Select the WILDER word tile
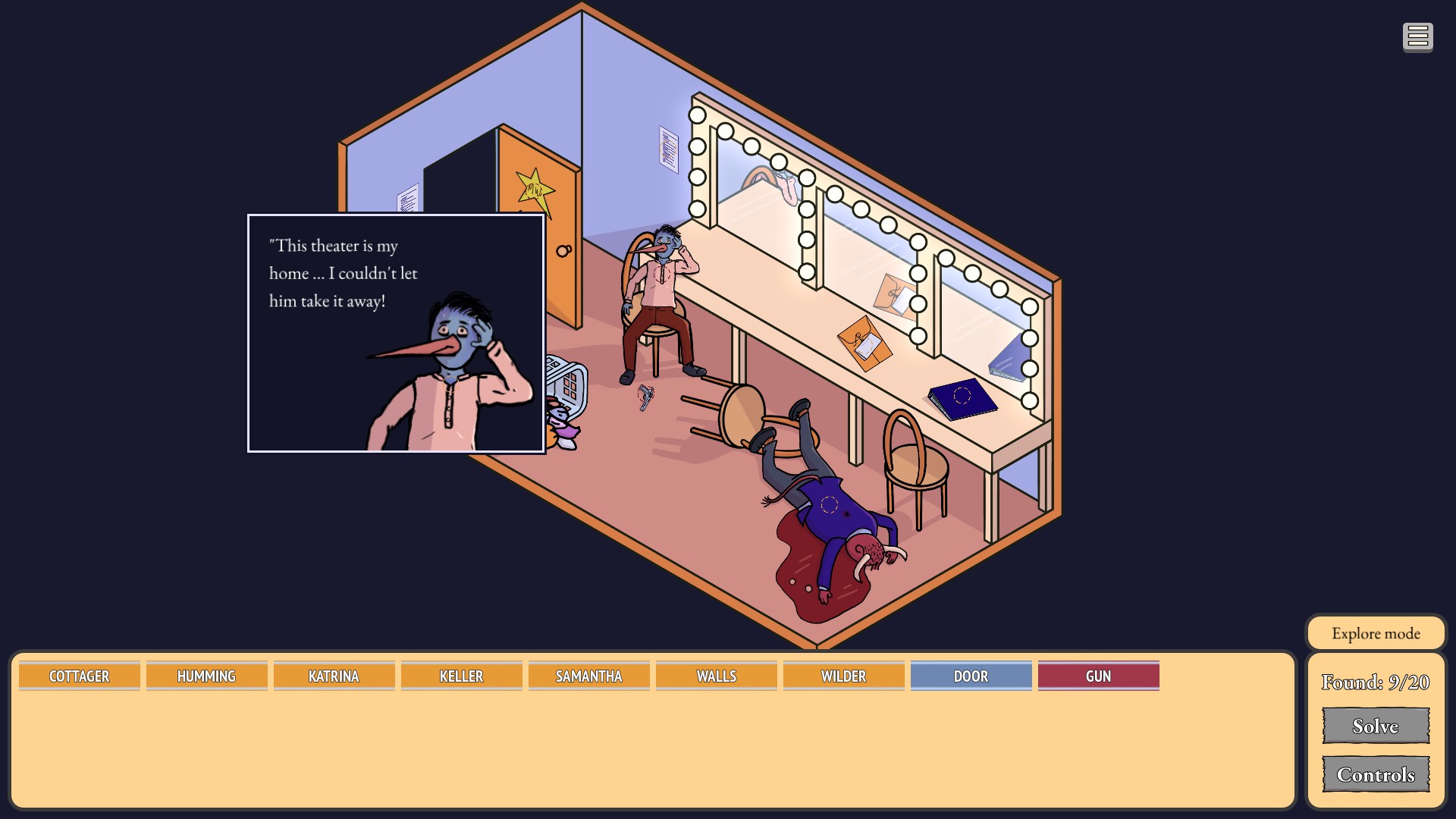The image size is (1456, 819). tap(843, 676)
